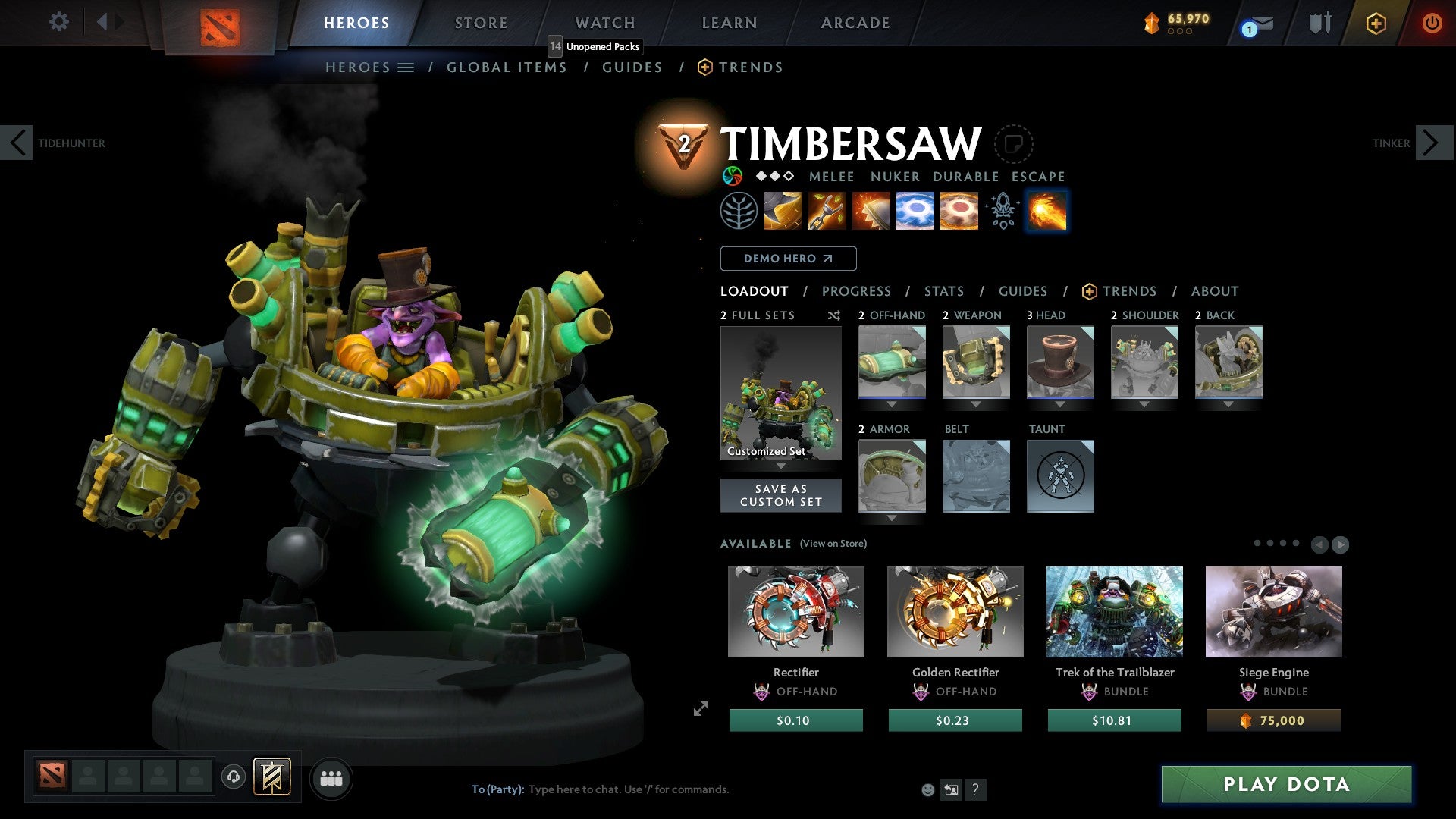Screen dimensions: 1456x819
Task: Switch to the STATS tab
Action: (x=943, y=290)
